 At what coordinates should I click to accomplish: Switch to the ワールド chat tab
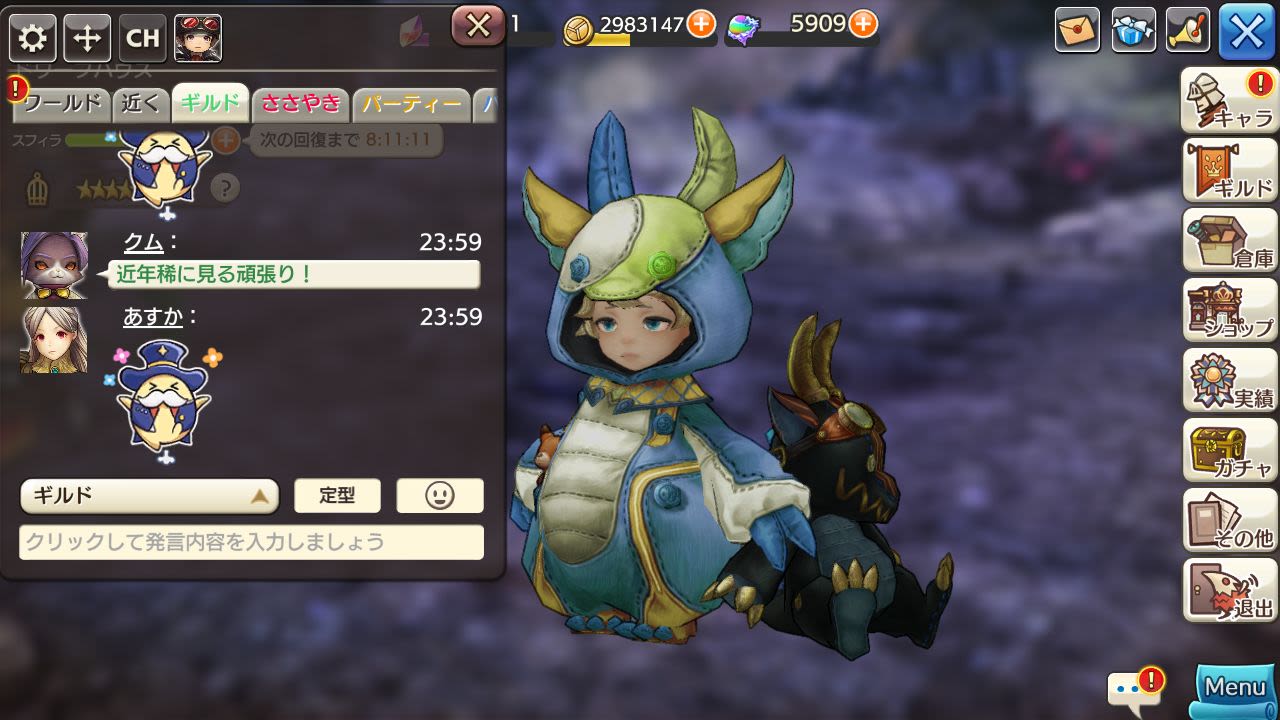click(62, 103)
